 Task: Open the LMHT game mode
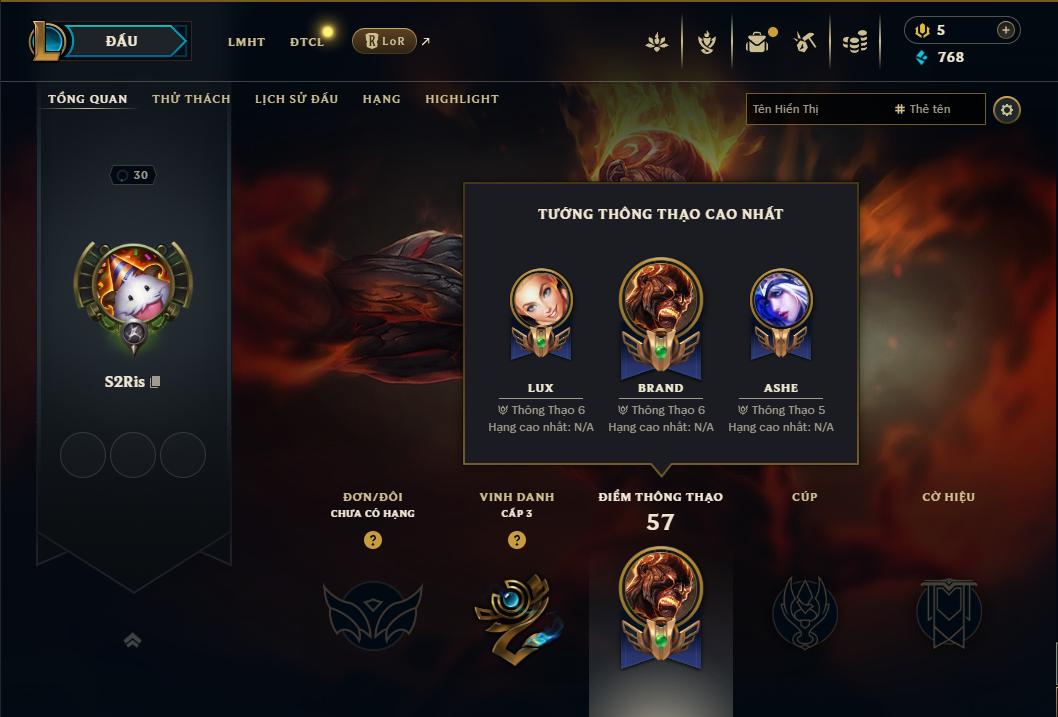point(246,42)
